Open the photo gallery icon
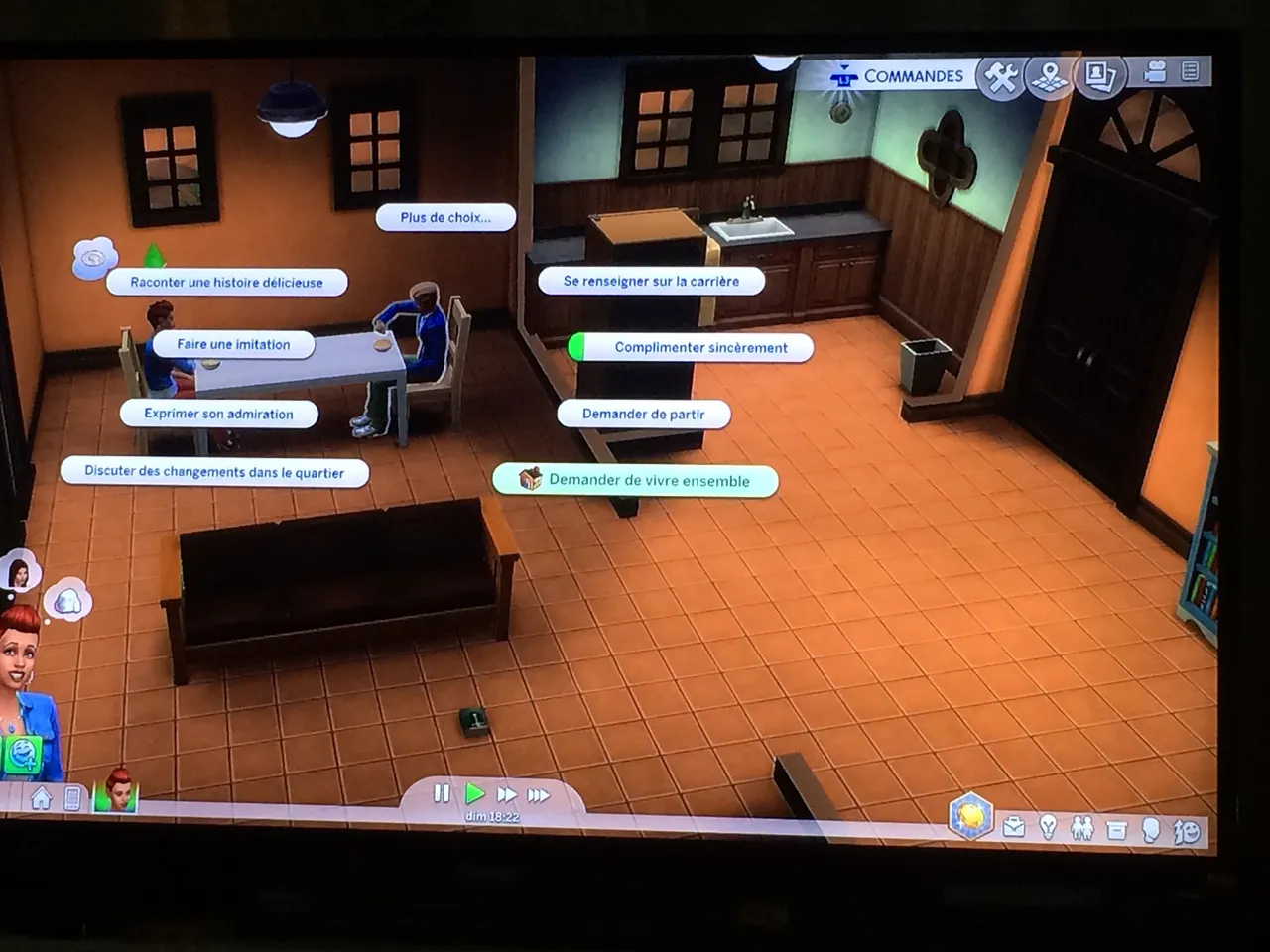This screenshot has height=952, width=1270. 1099,75
